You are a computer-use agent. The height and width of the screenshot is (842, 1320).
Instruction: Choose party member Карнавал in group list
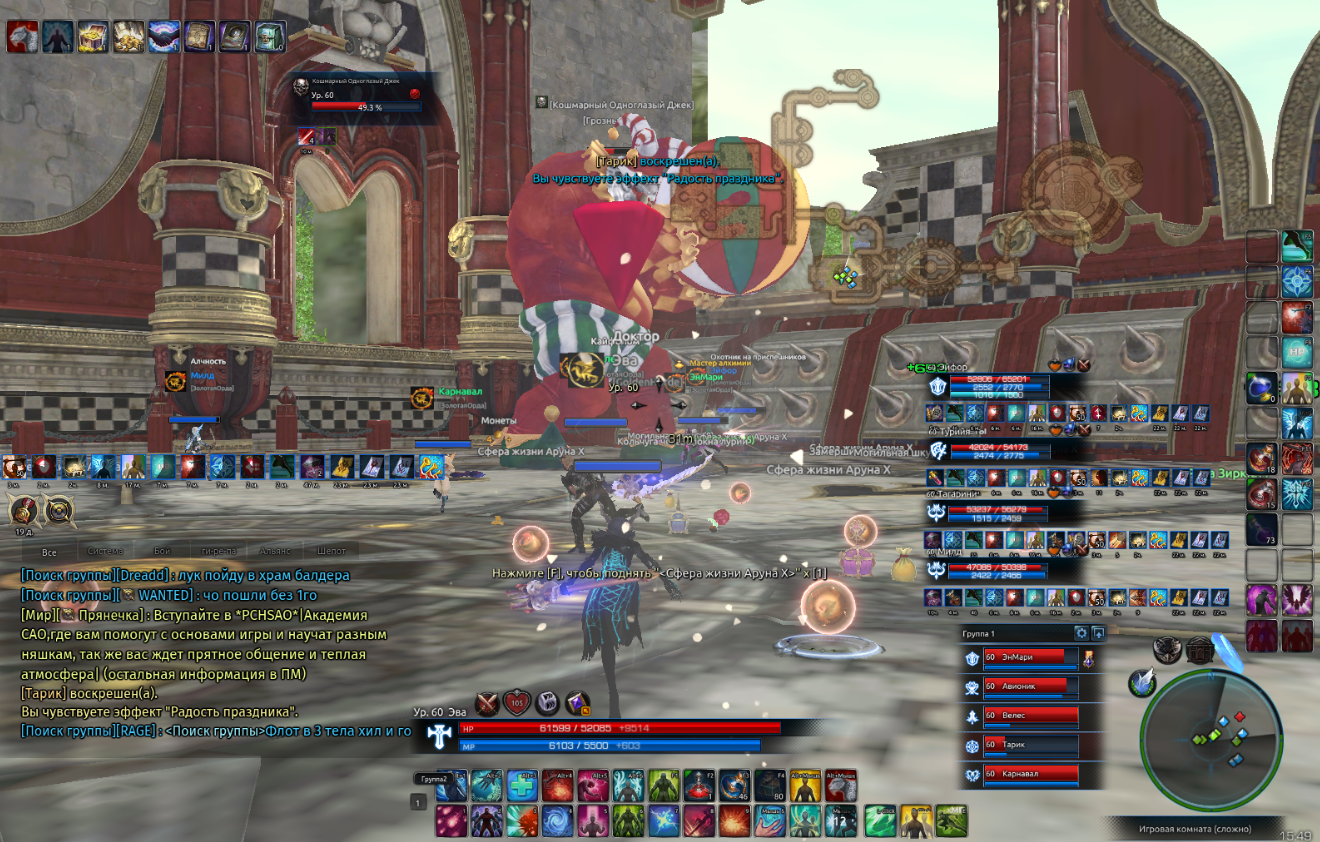pos(1030,774)
